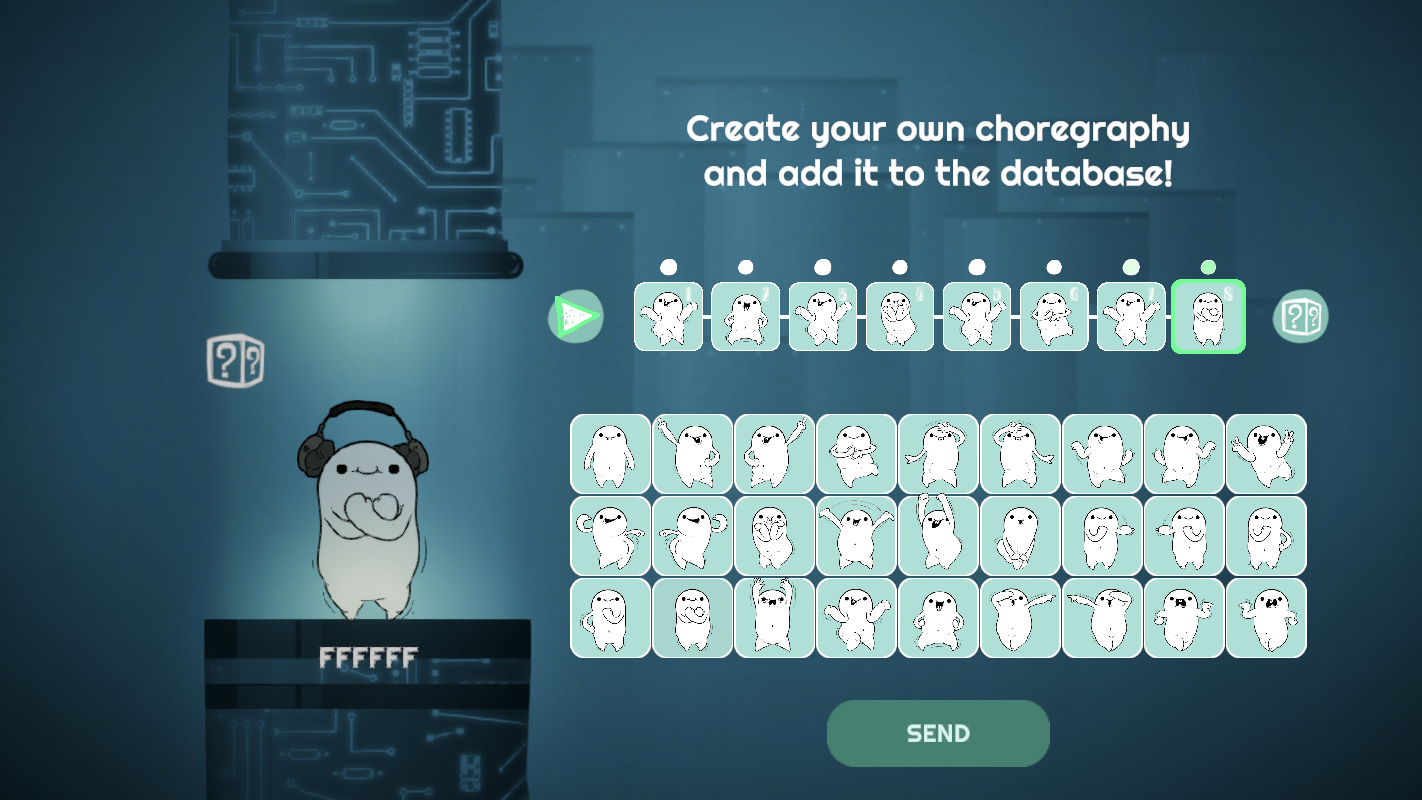Choose the idle standing pose with arms down
The height and width of the screenshot is (800, 1422).
pos(610,454)
